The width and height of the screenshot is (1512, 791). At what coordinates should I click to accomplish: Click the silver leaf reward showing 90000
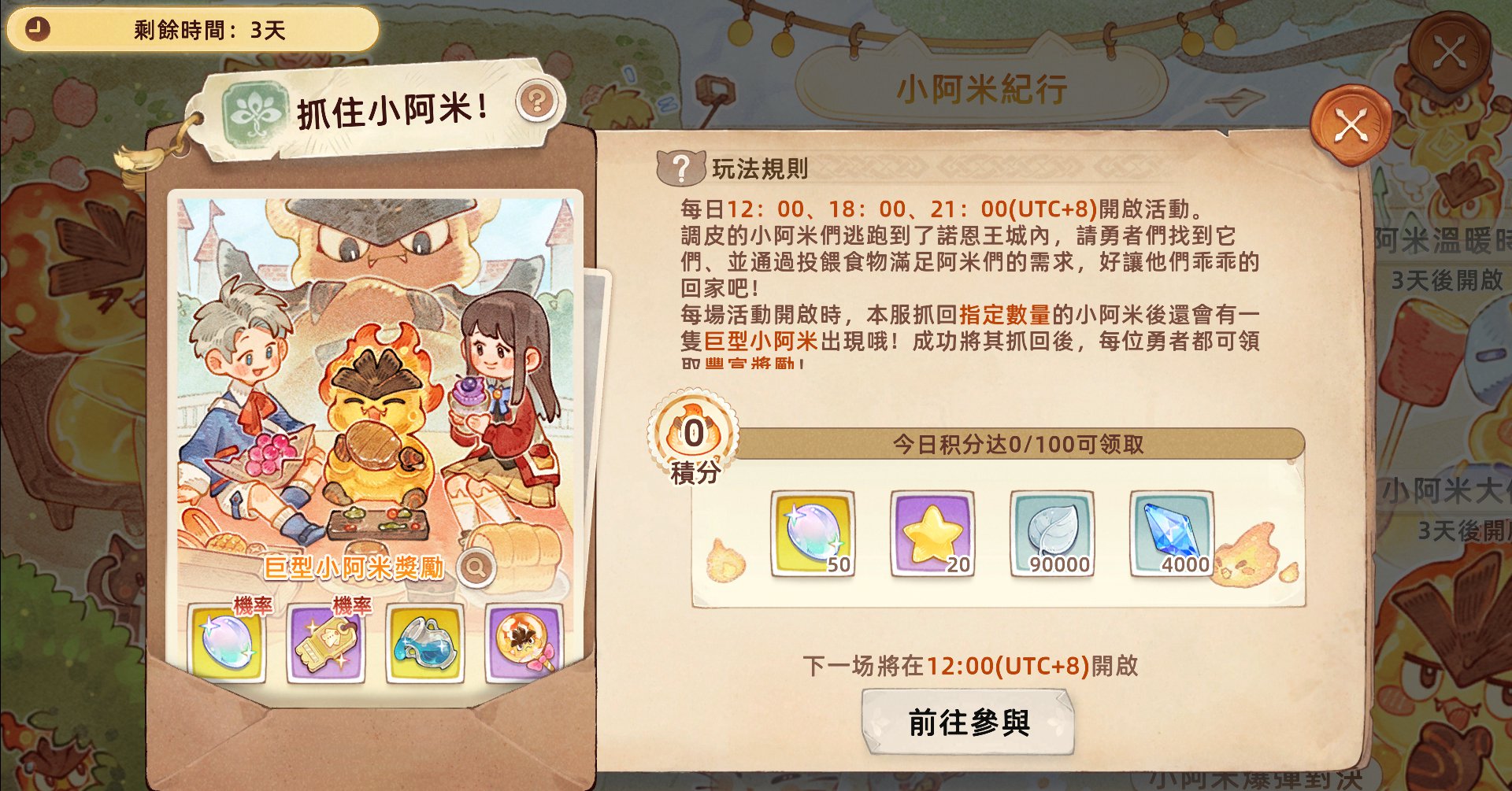coord(1051,534)
